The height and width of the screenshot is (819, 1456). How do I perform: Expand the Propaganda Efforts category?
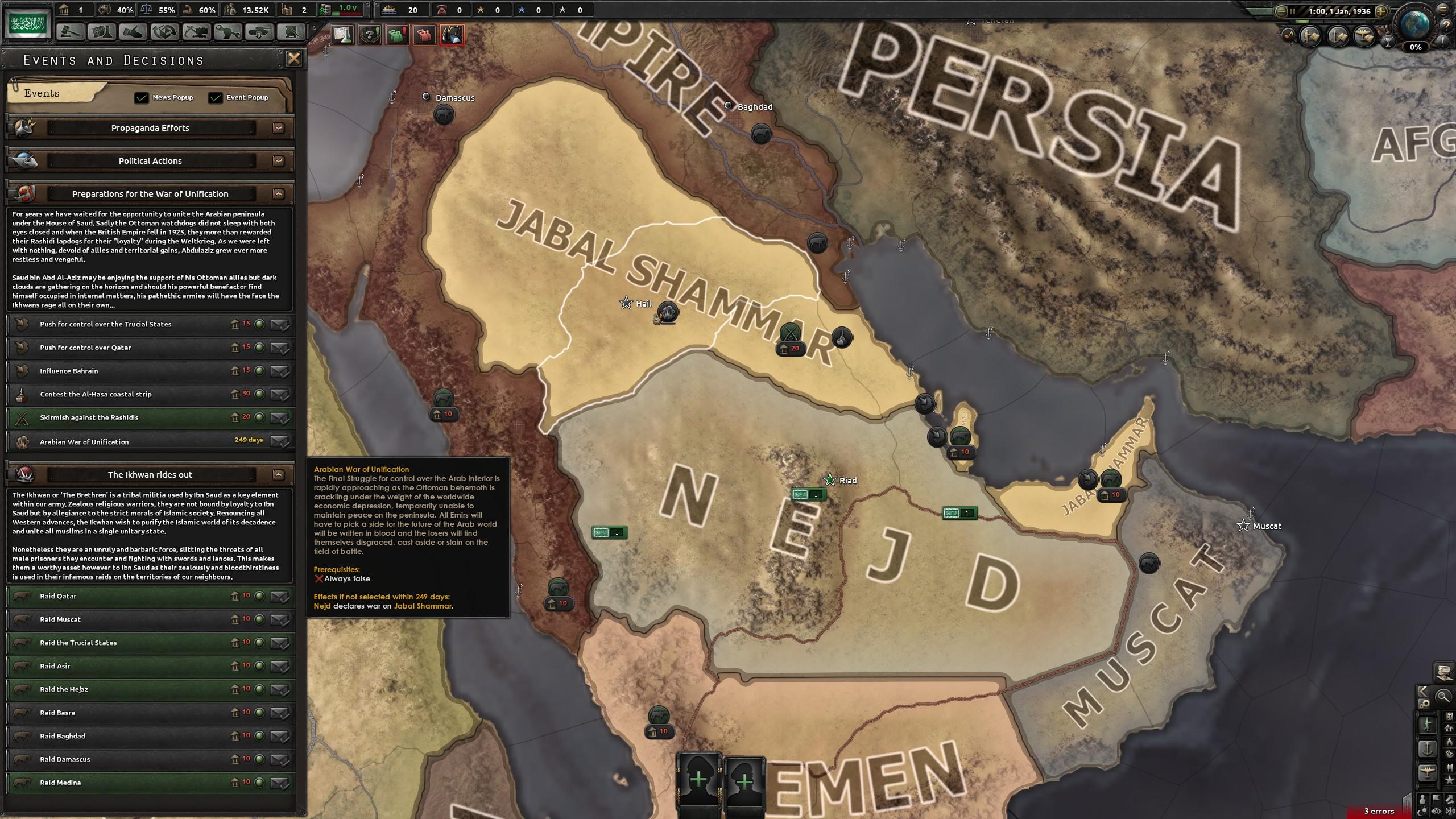point(278,128)
